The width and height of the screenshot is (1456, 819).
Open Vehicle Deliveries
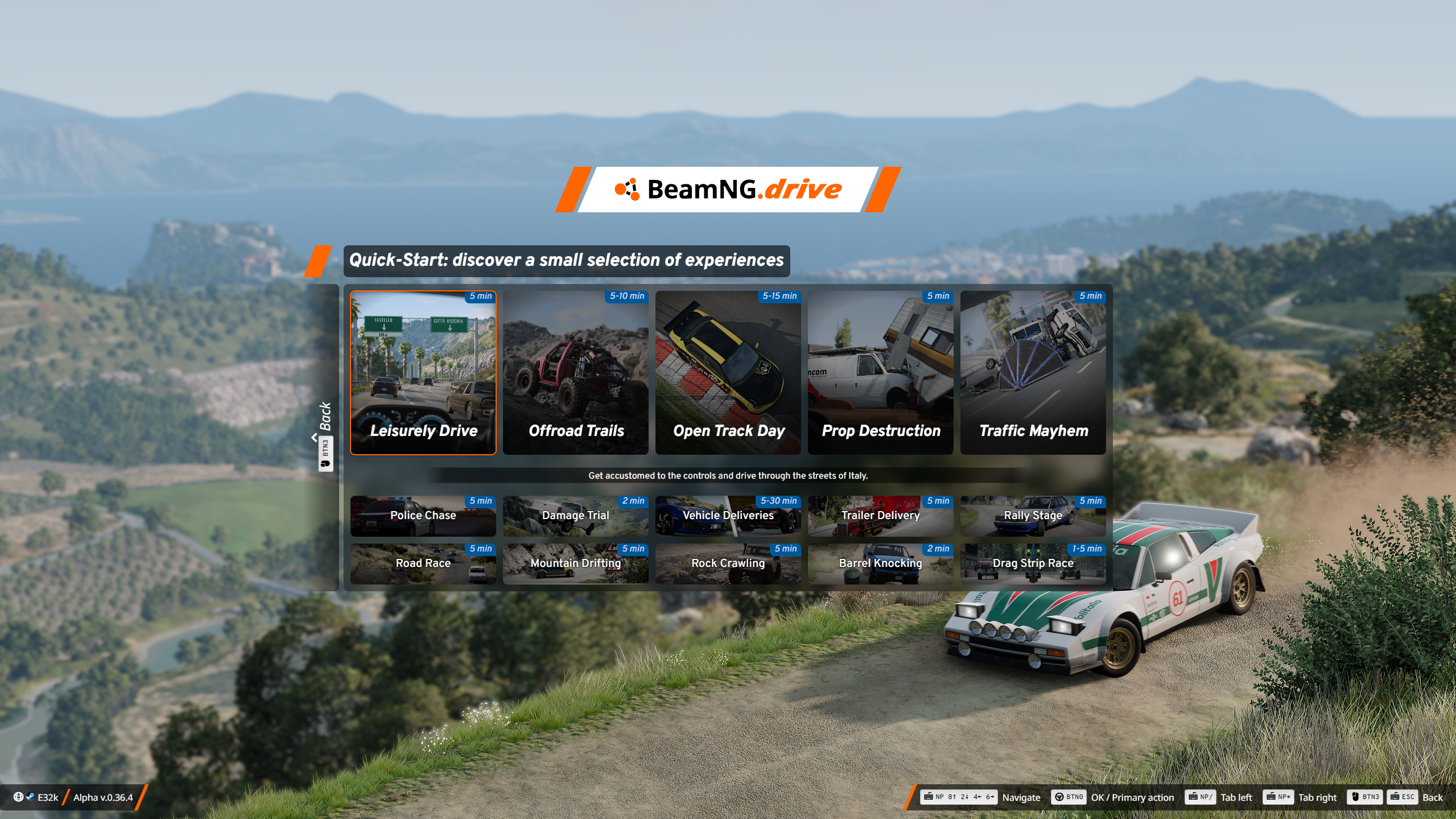pos(728,516)
